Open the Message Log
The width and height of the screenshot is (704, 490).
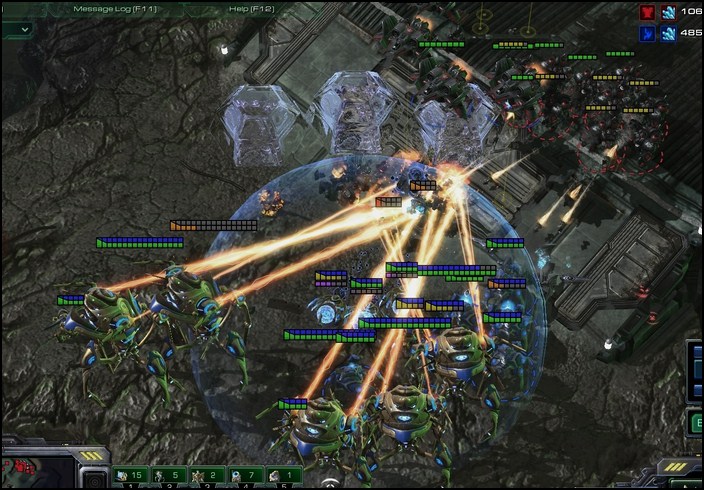pos(114,9)
